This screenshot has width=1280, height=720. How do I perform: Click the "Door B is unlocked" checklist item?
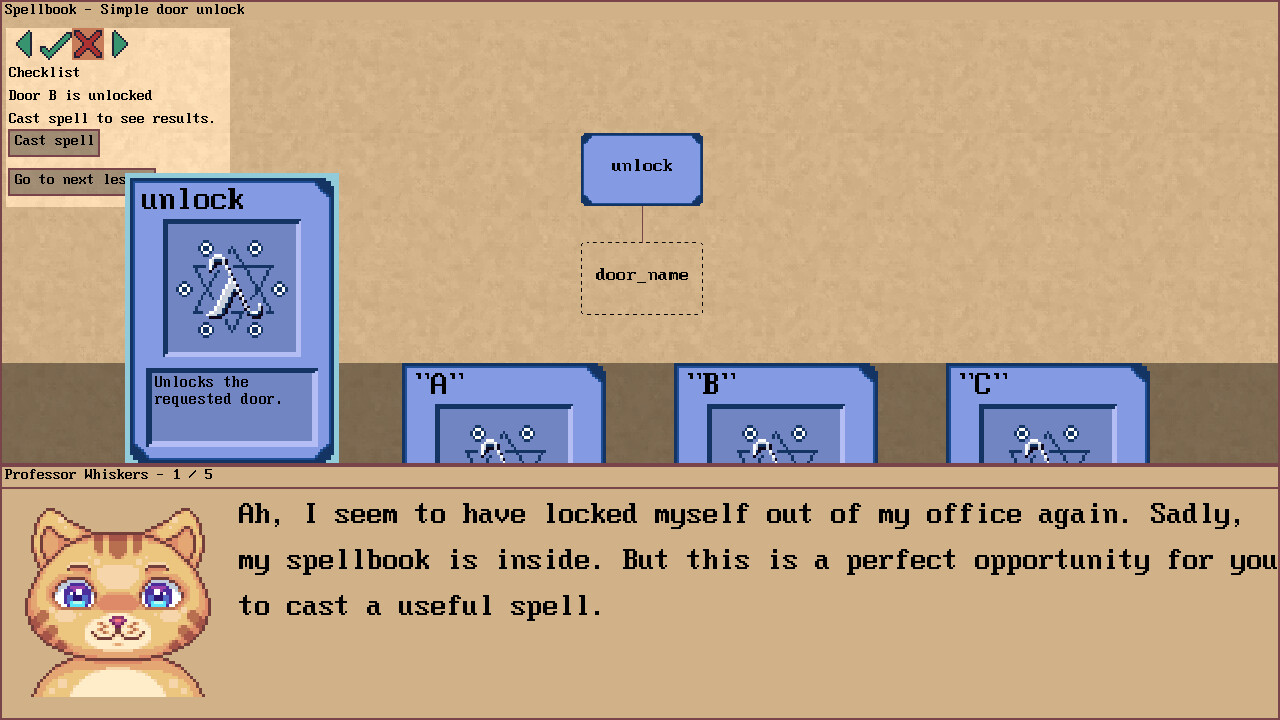click(x=80, y=95)
